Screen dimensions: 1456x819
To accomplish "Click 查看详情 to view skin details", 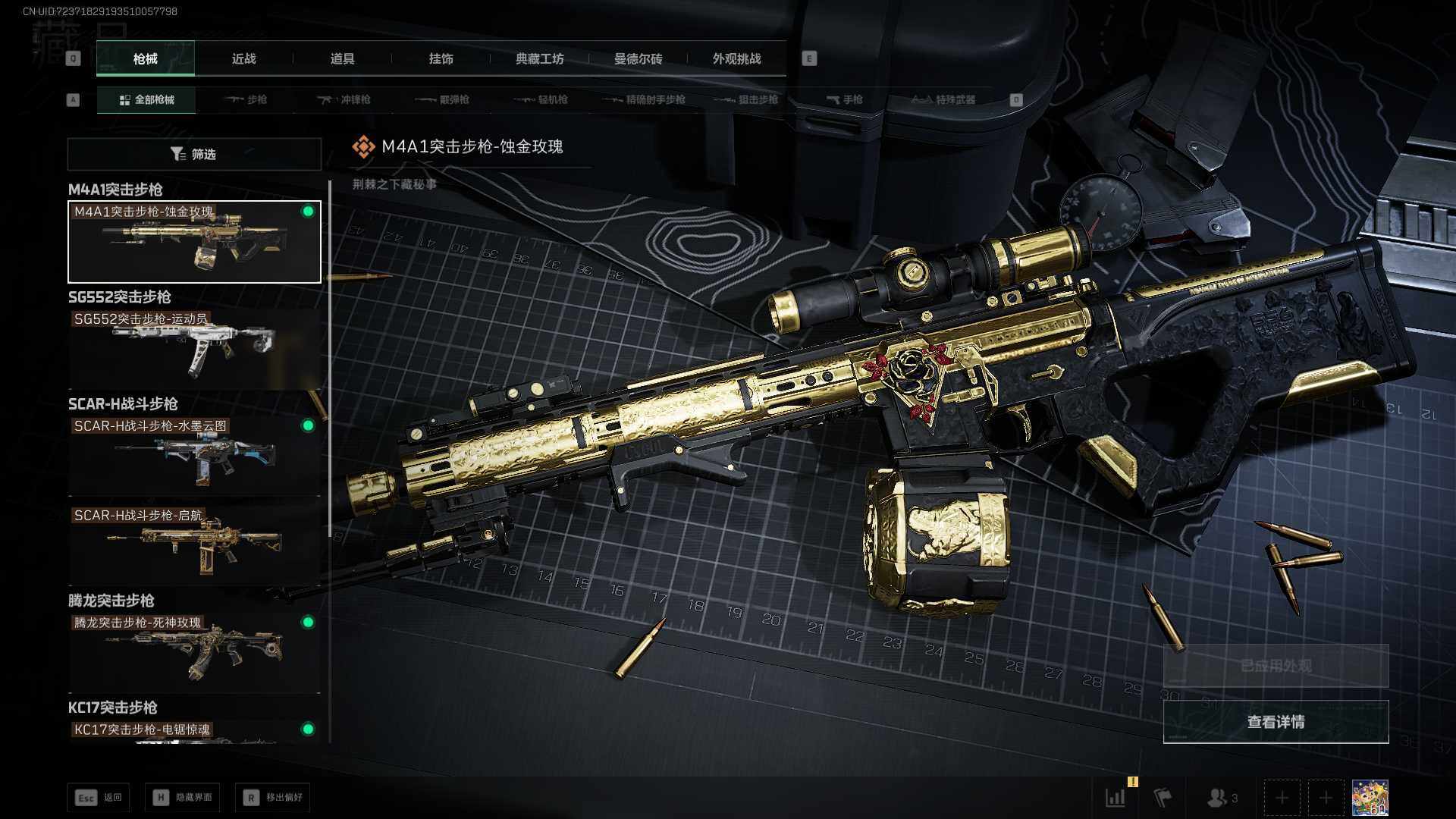I will pos(1276,722).
